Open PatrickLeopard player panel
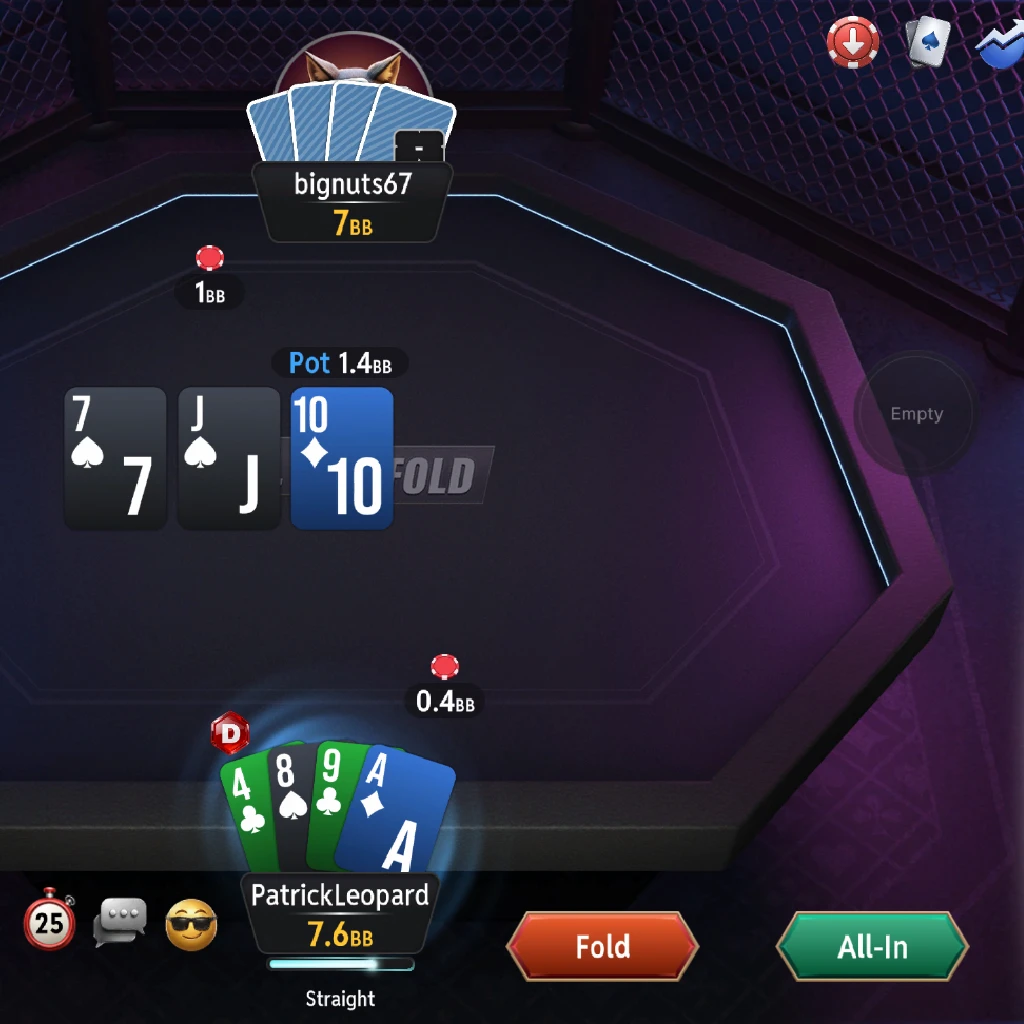Viewport: 1024px width, 1024px height. pyautogui.click(x=340, y=912)
